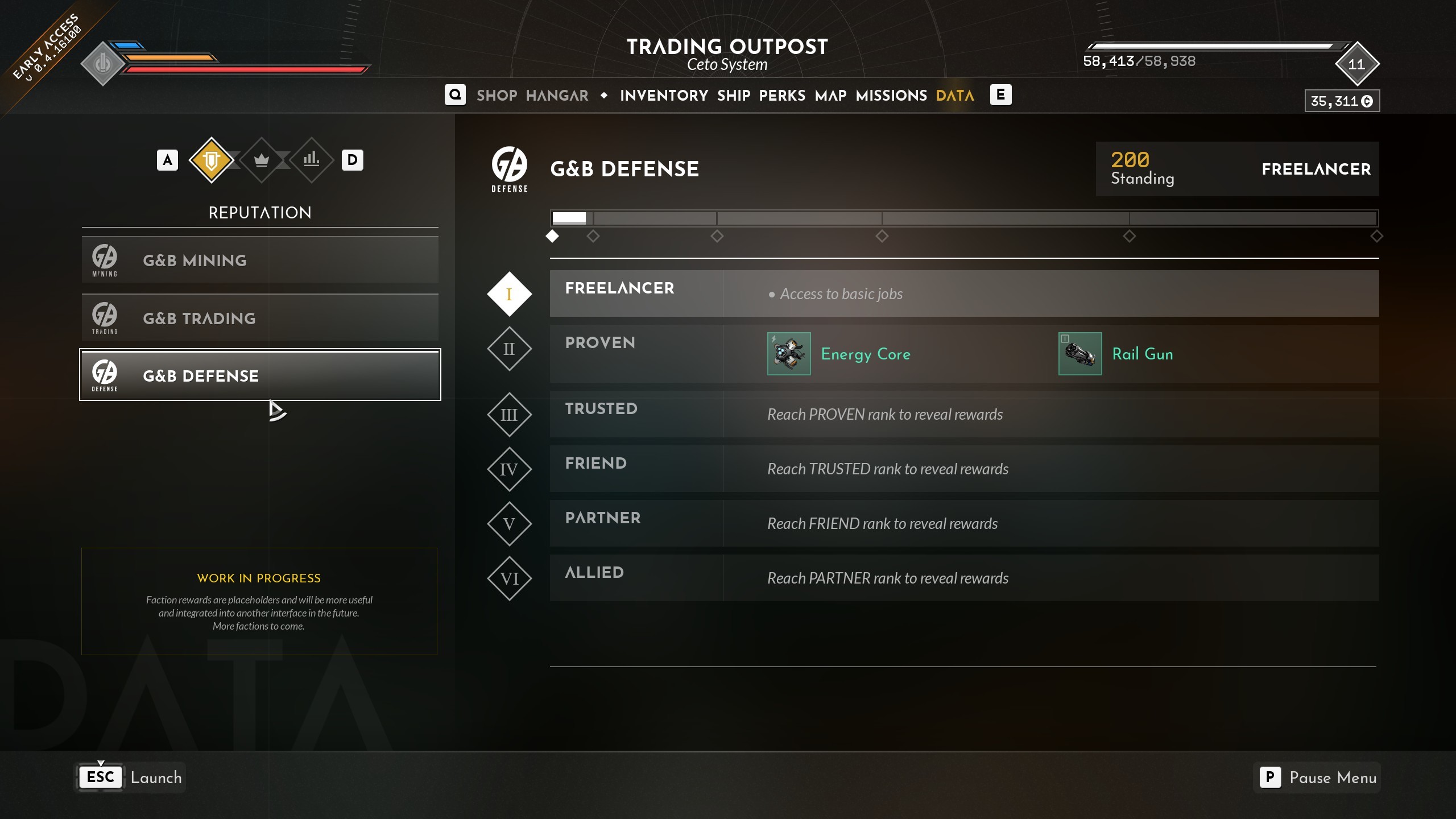This screenshot has width=1456, height=819.
Task: Click the G&B Defense emblem beside the faction title
Action: pos(509,168)
